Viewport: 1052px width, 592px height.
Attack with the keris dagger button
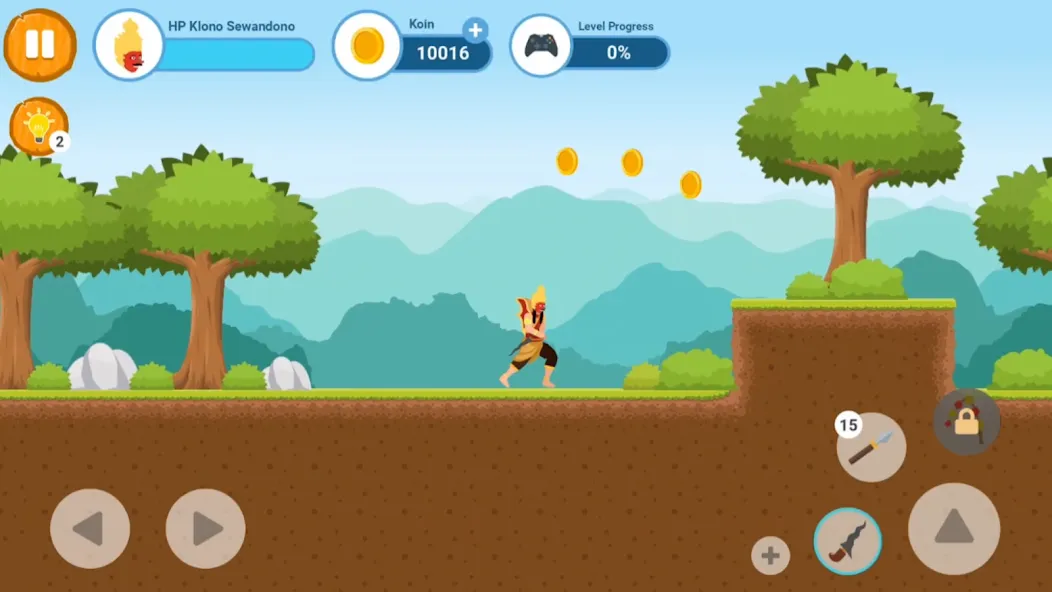pos(847,541)
